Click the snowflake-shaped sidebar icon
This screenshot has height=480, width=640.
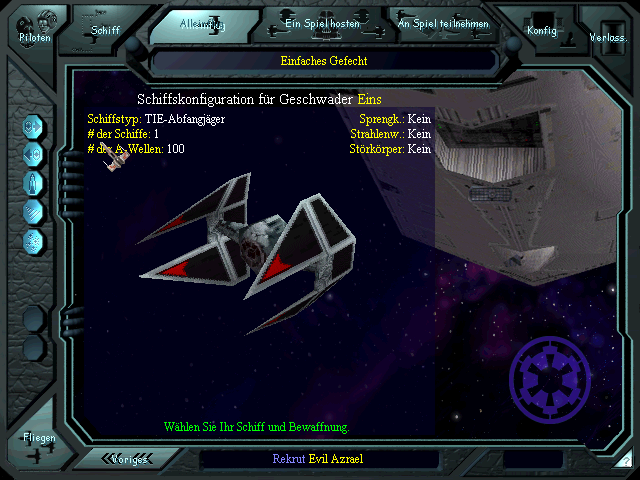pos(33,240)
